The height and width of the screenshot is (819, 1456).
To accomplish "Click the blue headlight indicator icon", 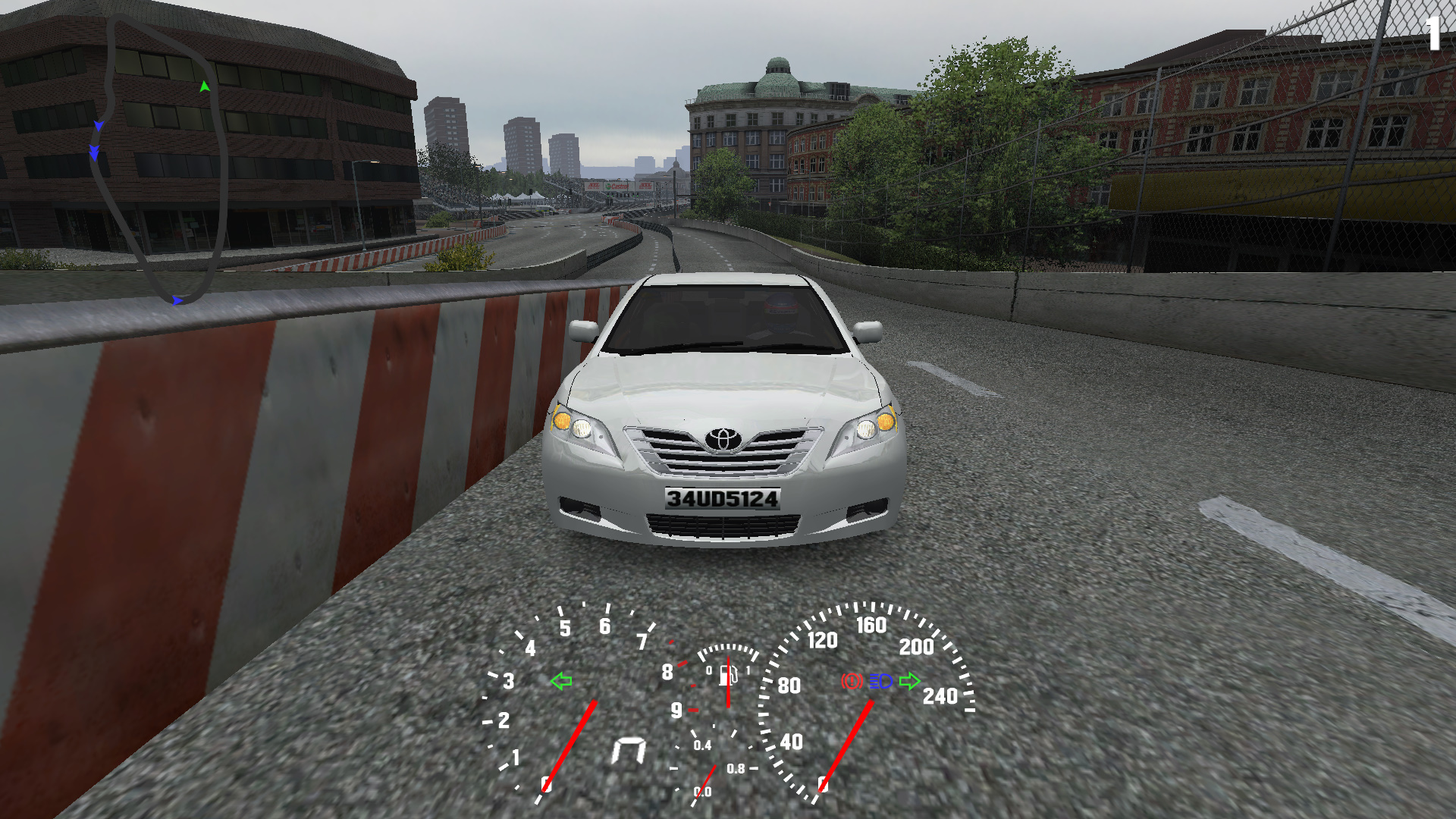I will [x=880, y=681].
